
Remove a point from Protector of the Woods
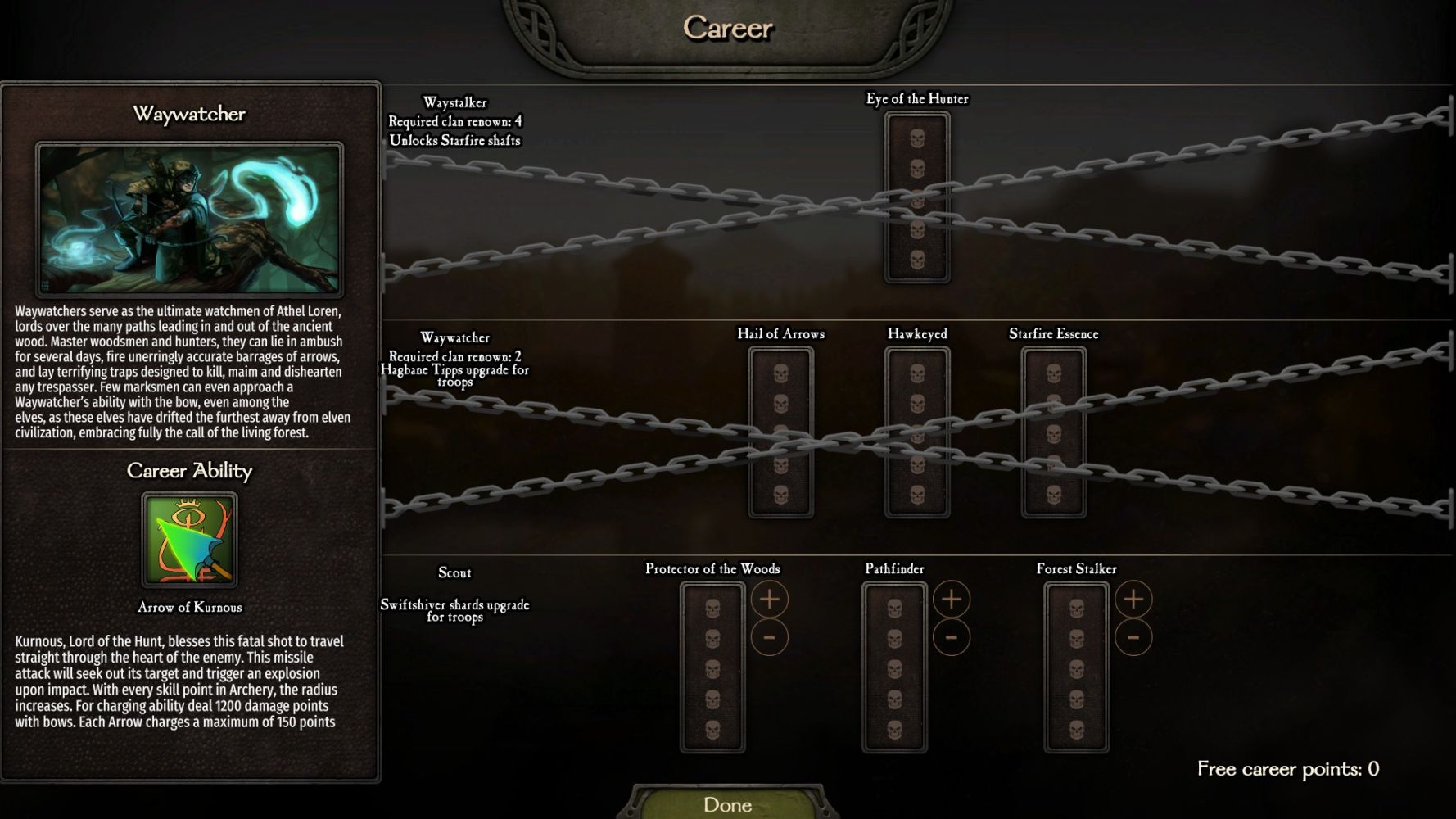click(x=769, y=637)
